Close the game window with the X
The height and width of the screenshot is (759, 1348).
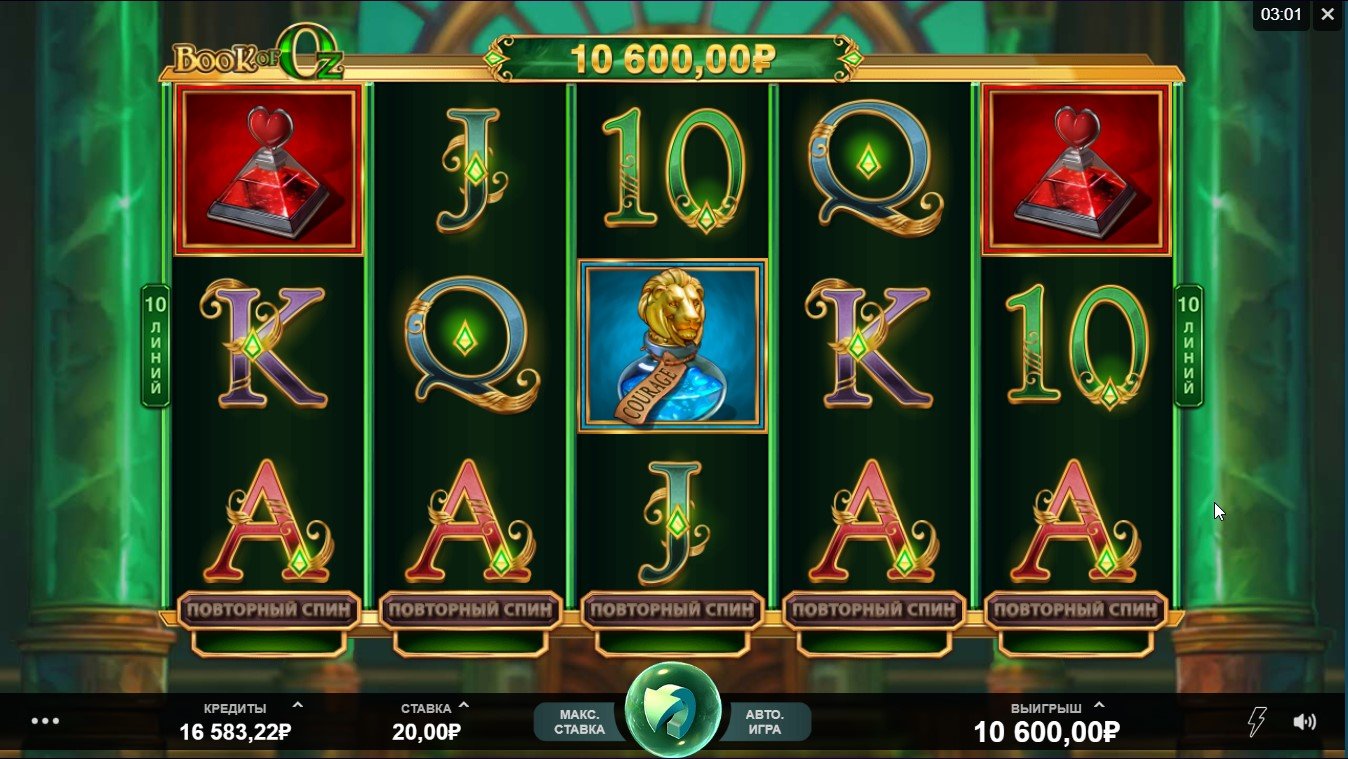pyautogui.click(x=1328, y=15)
